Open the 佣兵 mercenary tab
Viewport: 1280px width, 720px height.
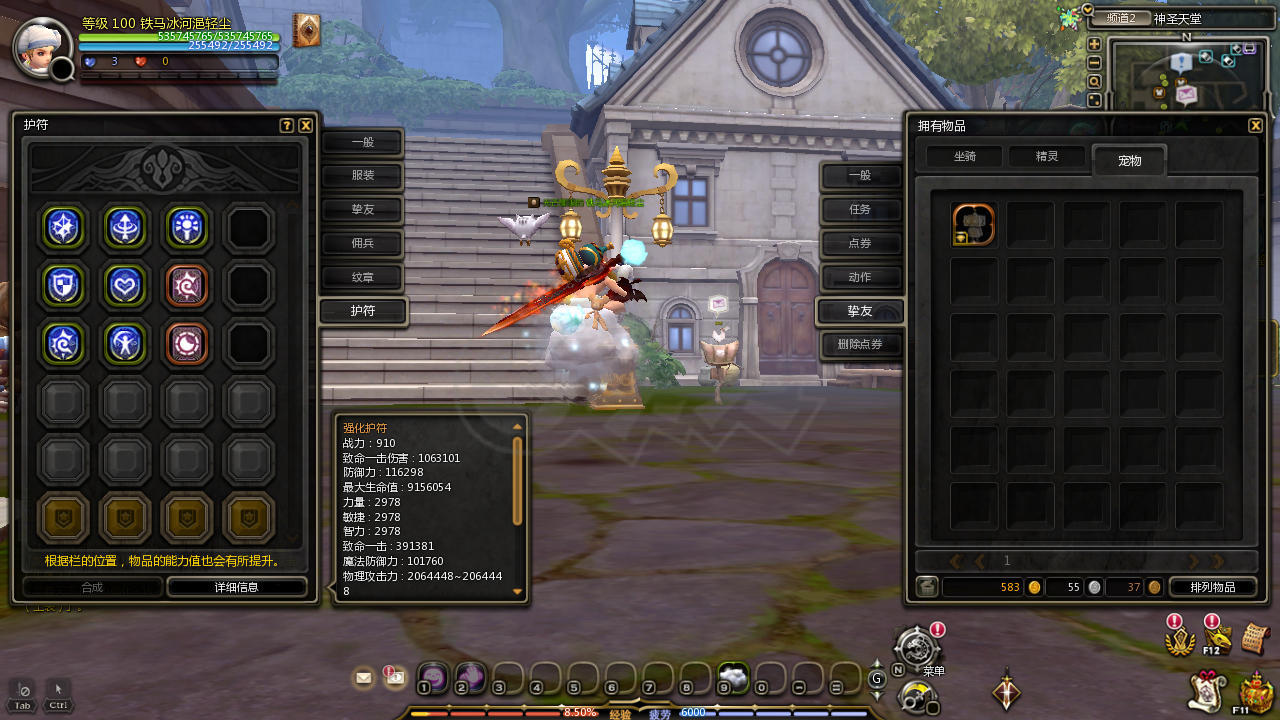[x=362, y=243]
